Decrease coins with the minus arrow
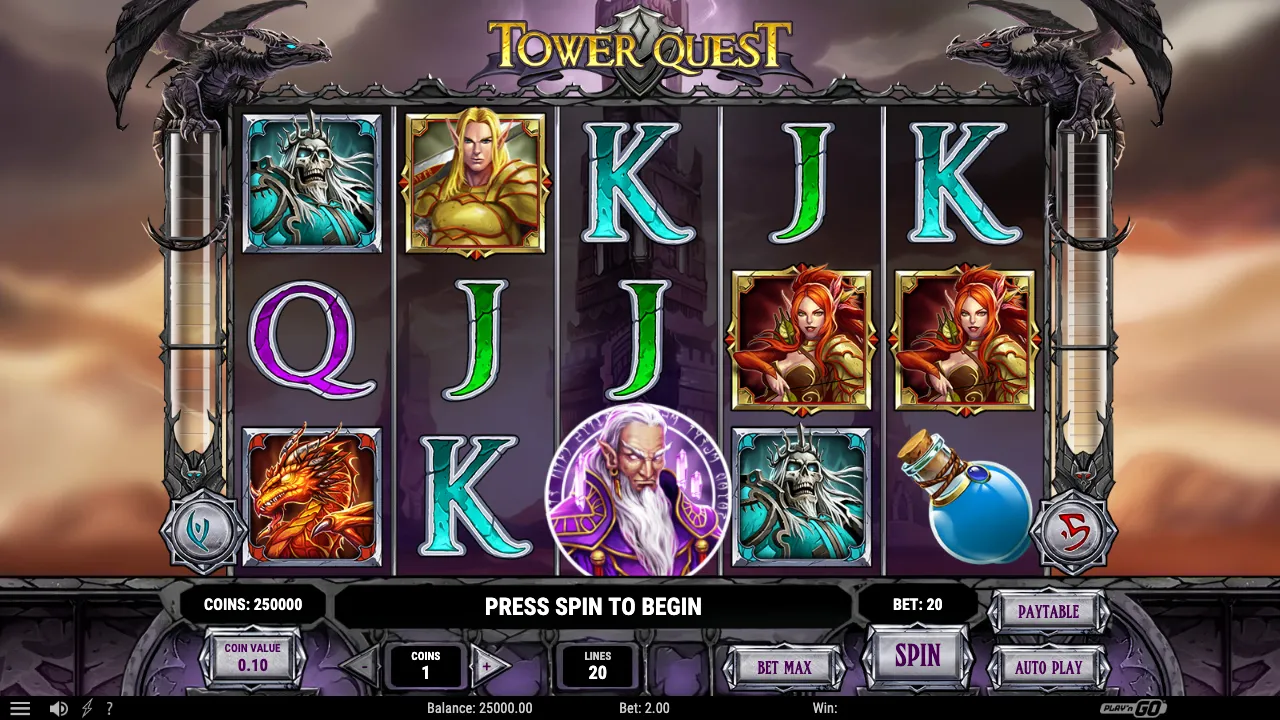 point(364,667)
